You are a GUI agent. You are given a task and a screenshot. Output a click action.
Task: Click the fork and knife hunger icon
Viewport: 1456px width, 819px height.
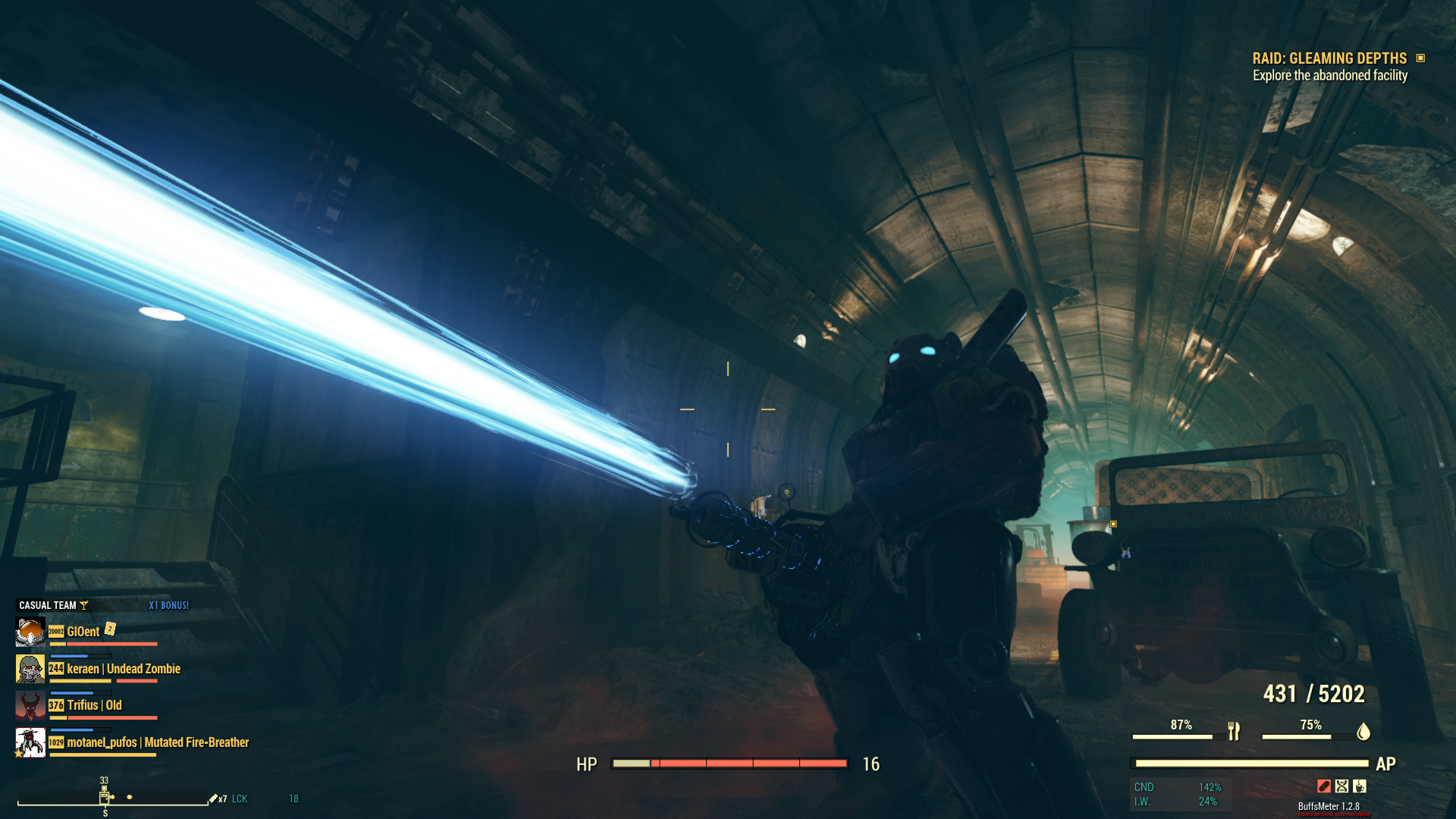(x=1234, y=731)
